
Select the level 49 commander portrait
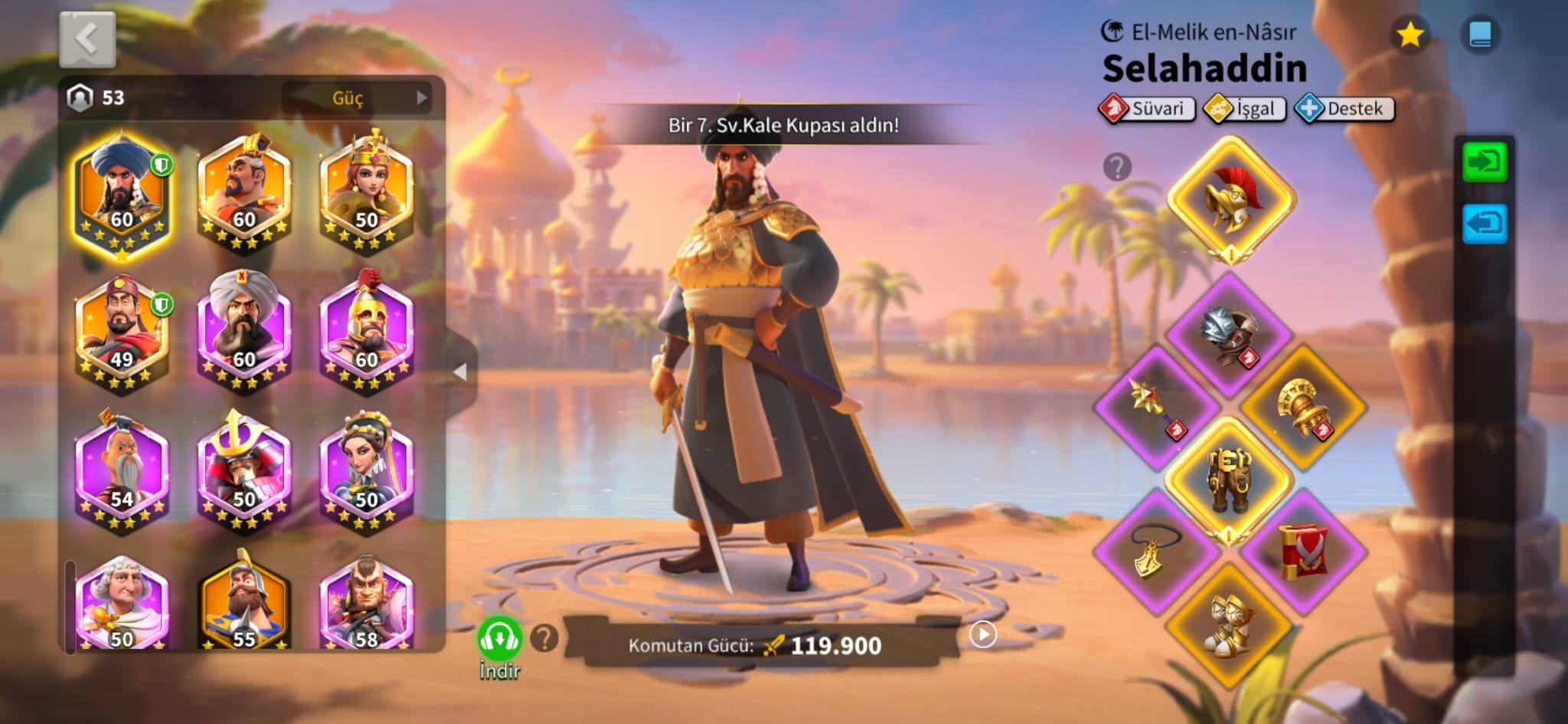click(122, 333)
